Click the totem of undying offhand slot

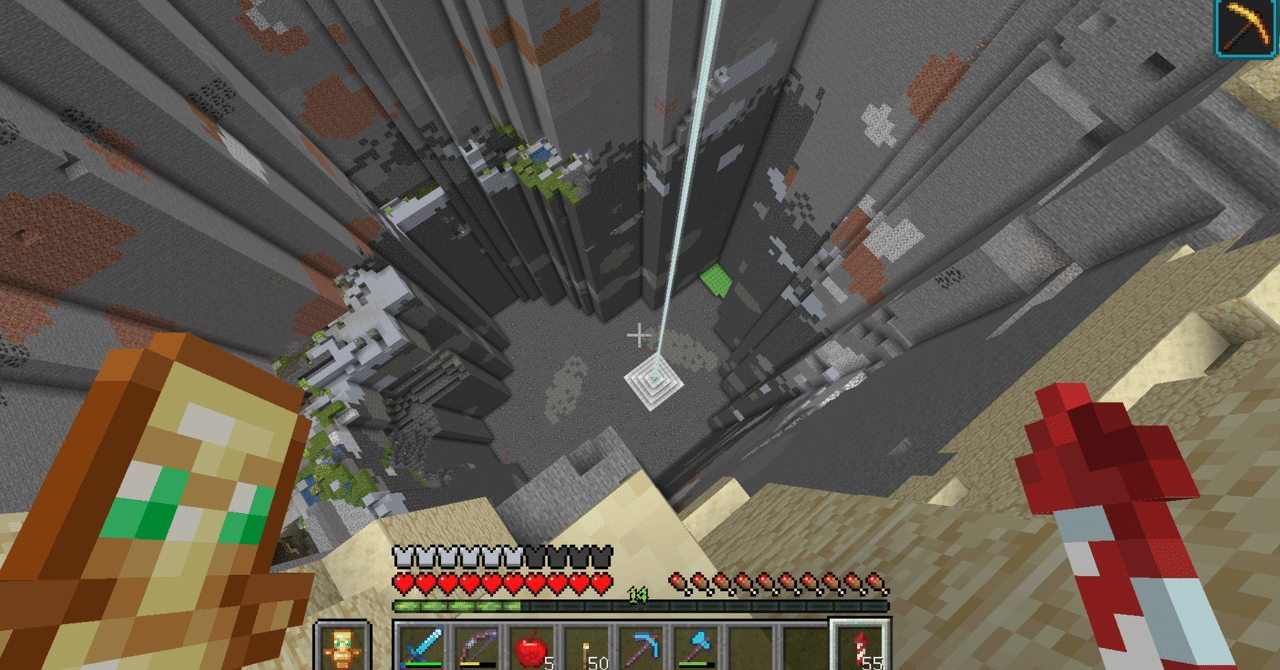pos(341,647)
